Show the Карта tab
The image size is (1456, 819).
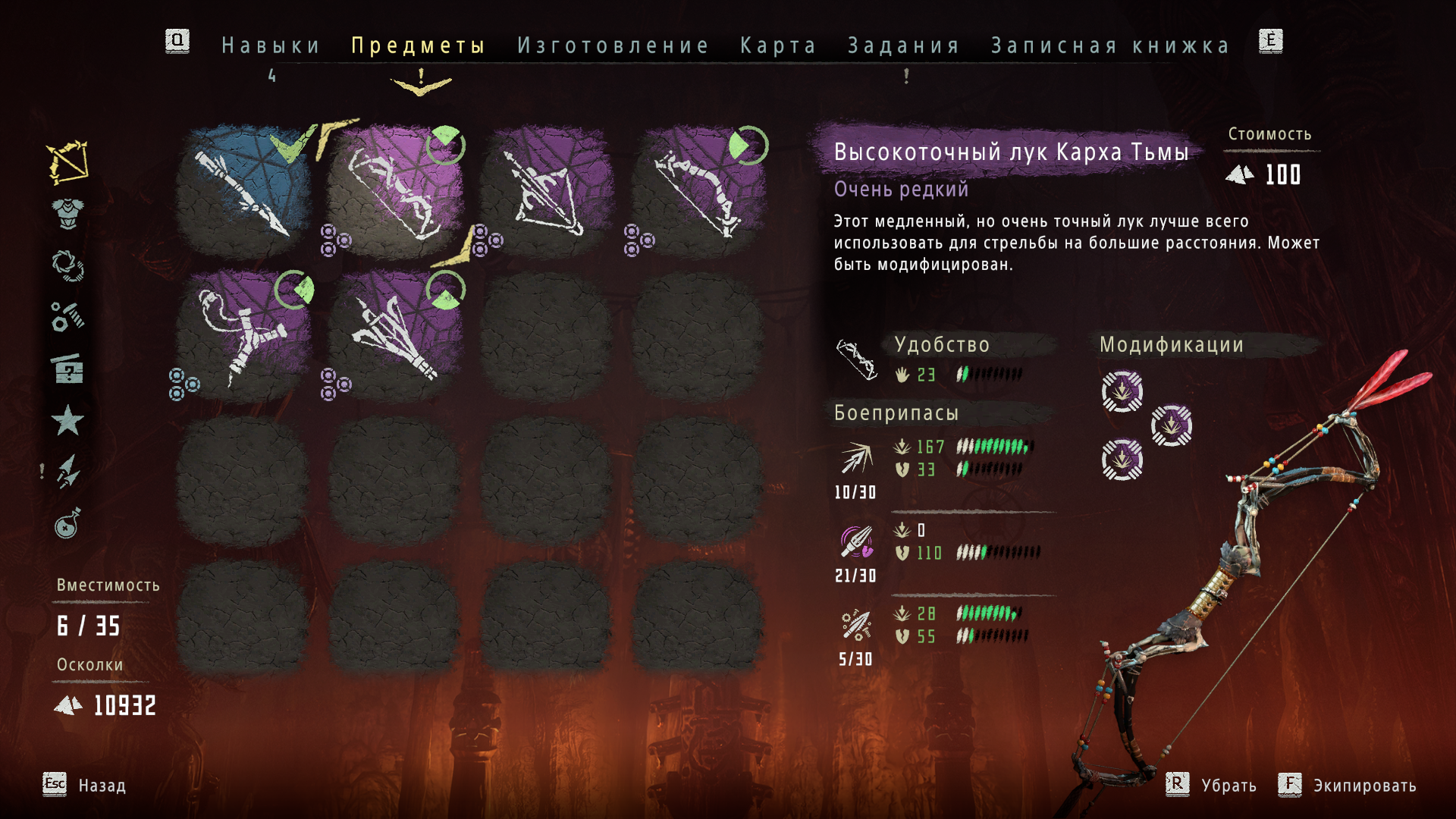[778, 45]
